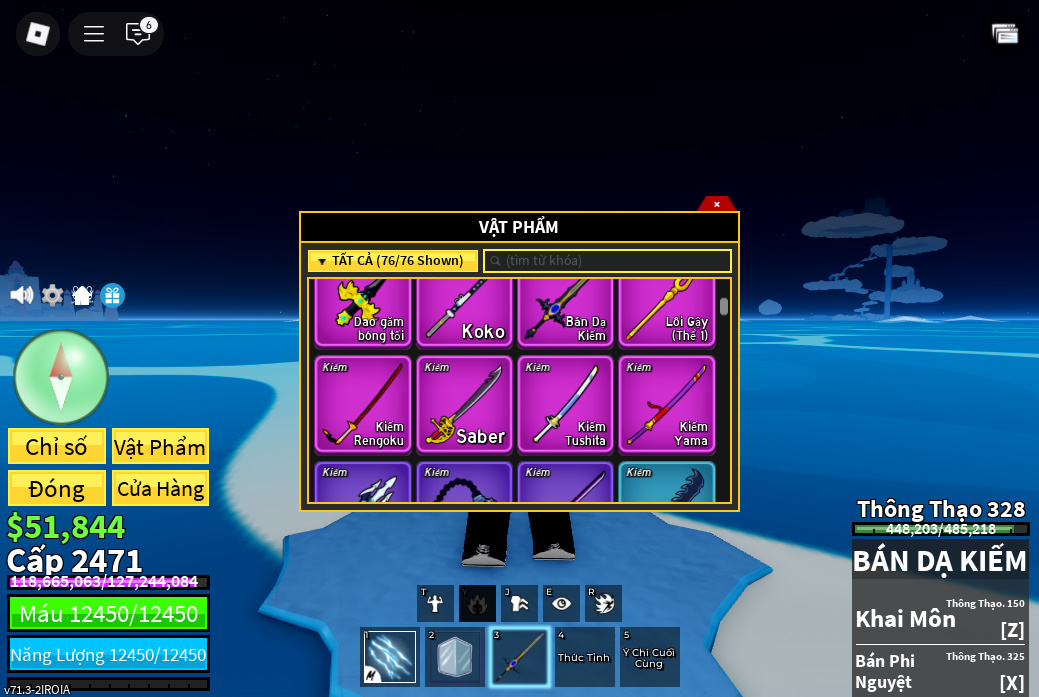Viewport: 1039px width, 697px height.
Task: Open the gear settings icon
Action: (x=52, y=296)
